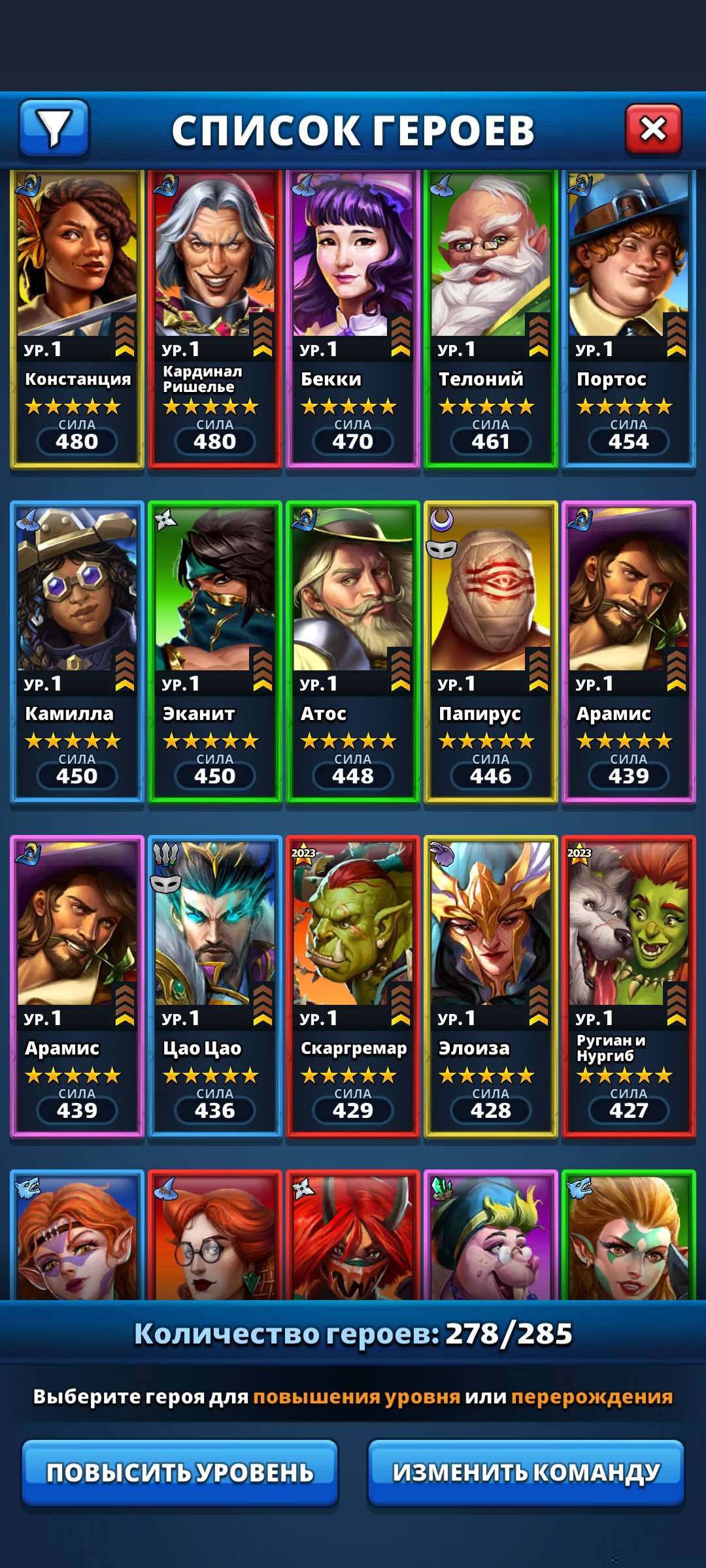This screenshot has width=706, height=1568.
Task: Open the hero filter options
Action: tap(54, 128)
